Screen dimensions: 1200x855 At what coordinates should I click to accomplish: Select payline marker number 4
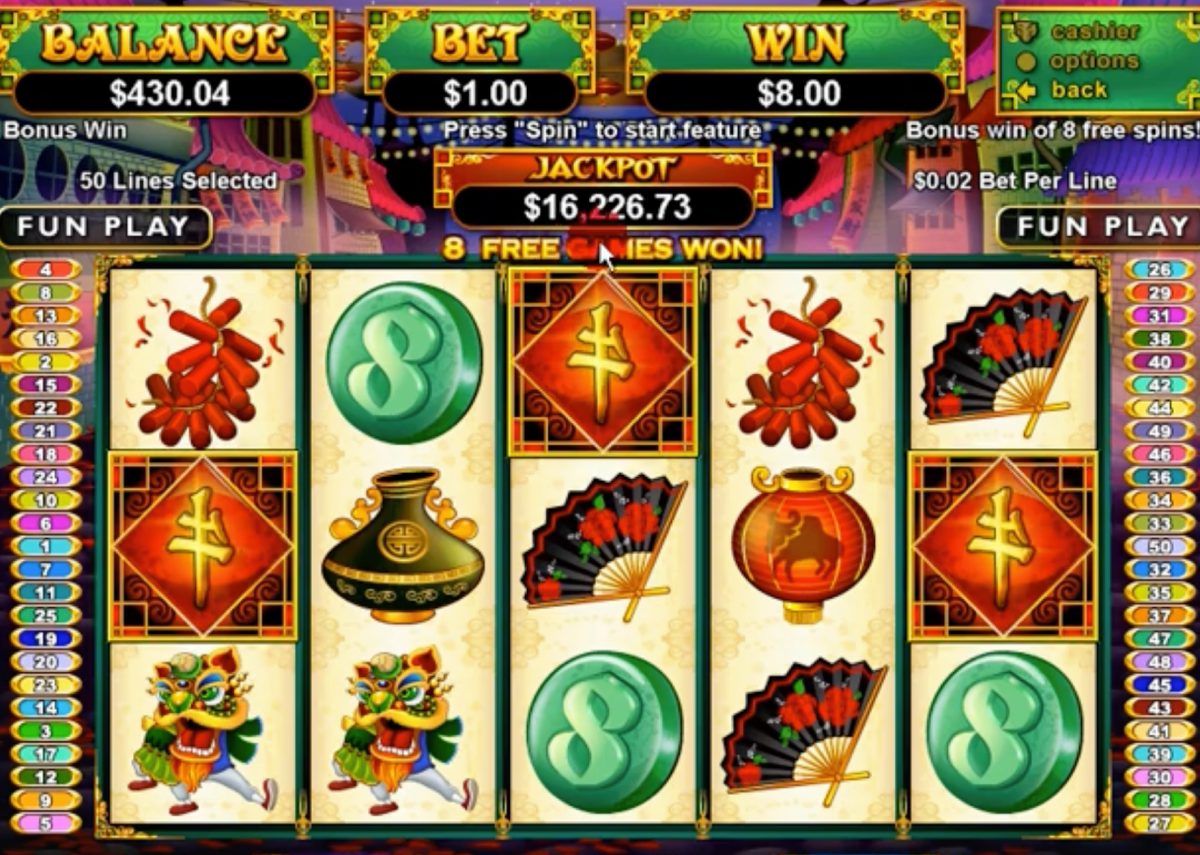46,269
